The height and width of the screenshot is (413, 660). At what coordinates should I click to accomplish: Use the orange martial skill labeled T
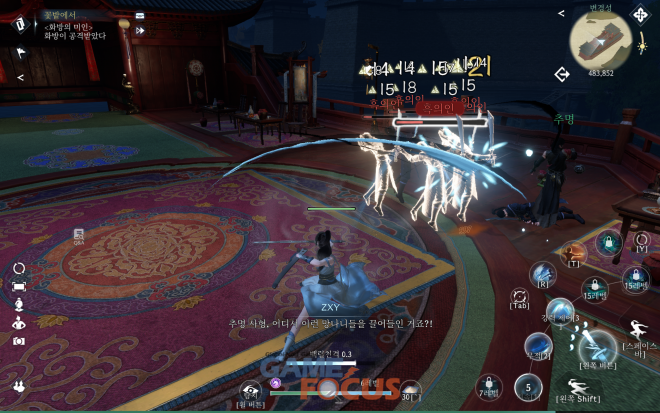(x=575, y=253)
